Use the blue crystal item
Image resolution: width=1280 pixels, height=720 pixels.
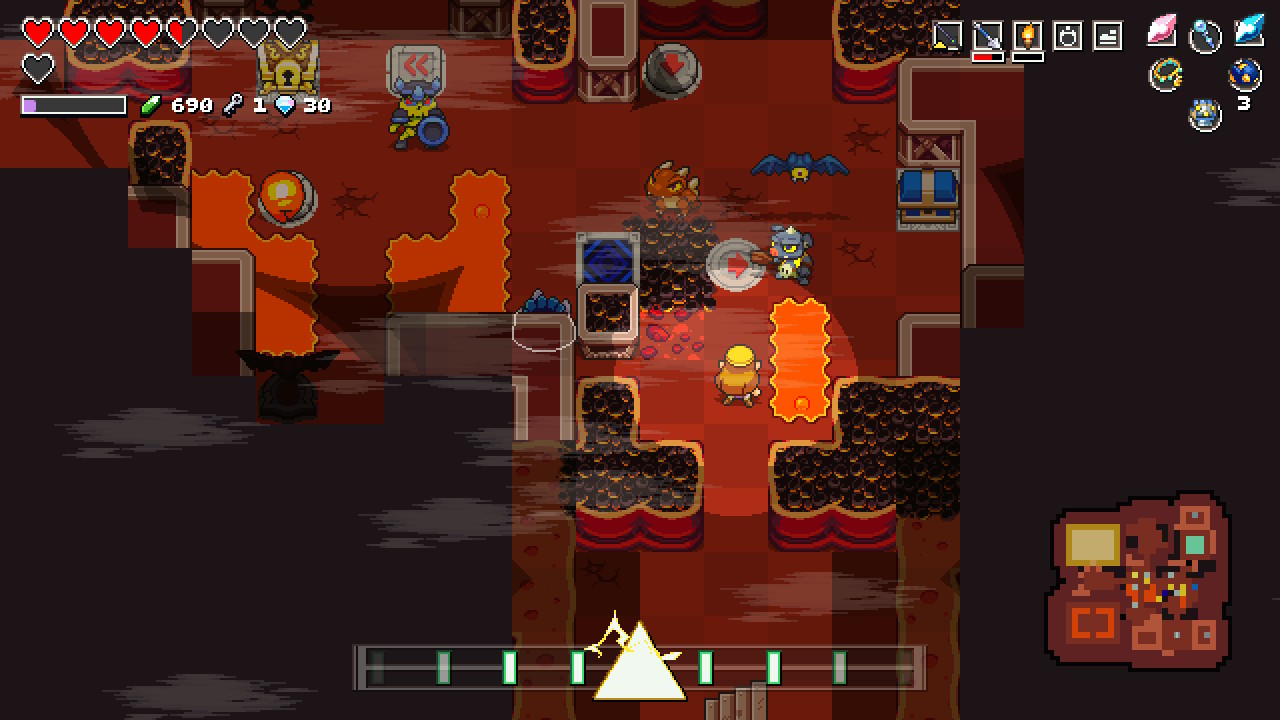click(x=1248, y=30)
